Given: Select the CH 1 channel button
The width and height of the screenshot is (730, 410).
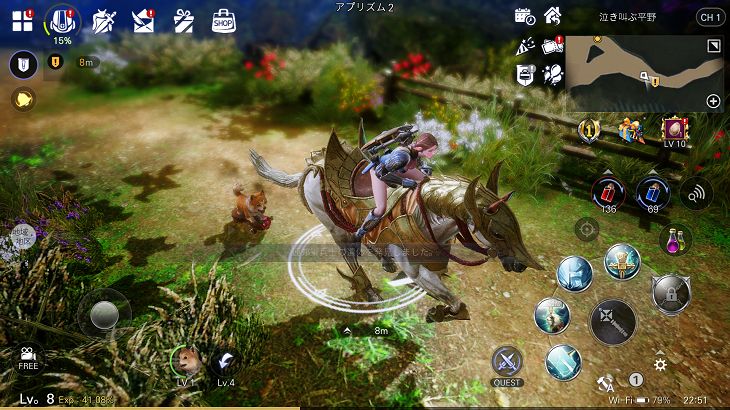Looking at the screenshot, I should coord(709,17).
